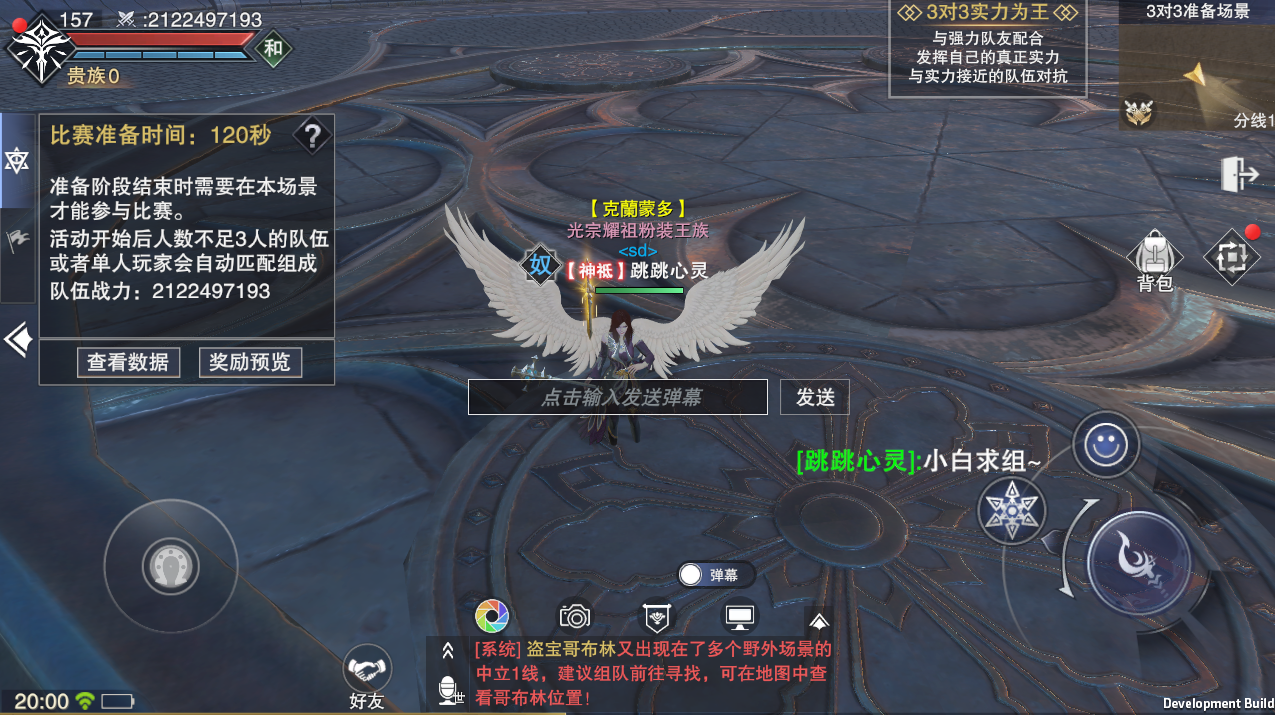
Task: Open the smiley face emote button
Action: tap(1106, 446)
